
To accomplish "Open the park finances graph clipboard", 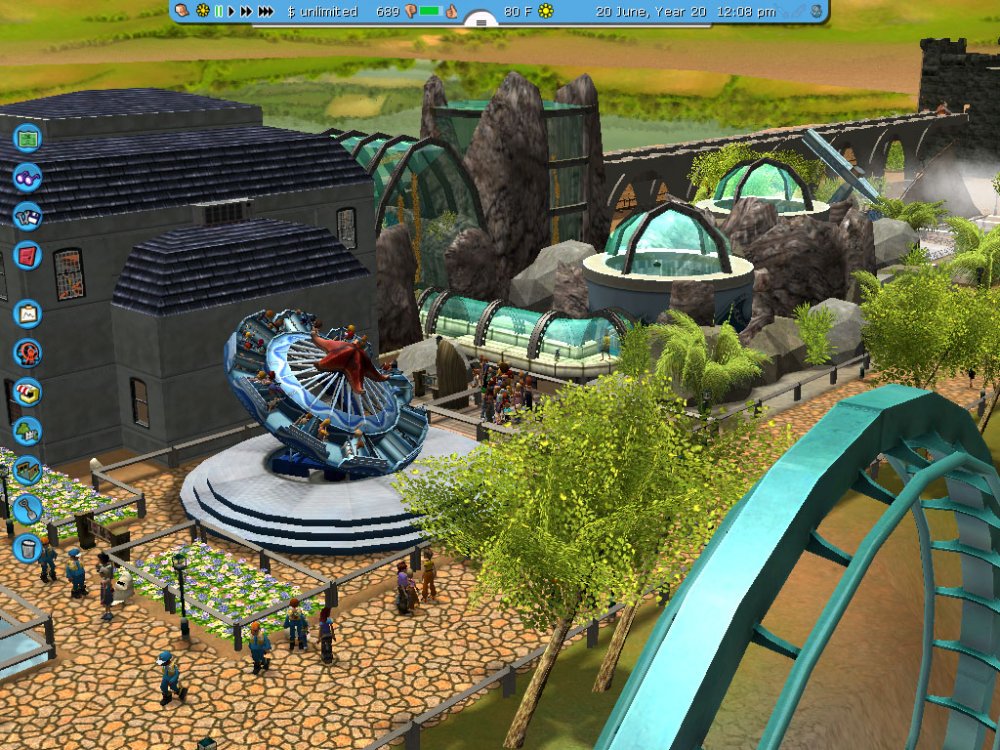I will point(27,313).
